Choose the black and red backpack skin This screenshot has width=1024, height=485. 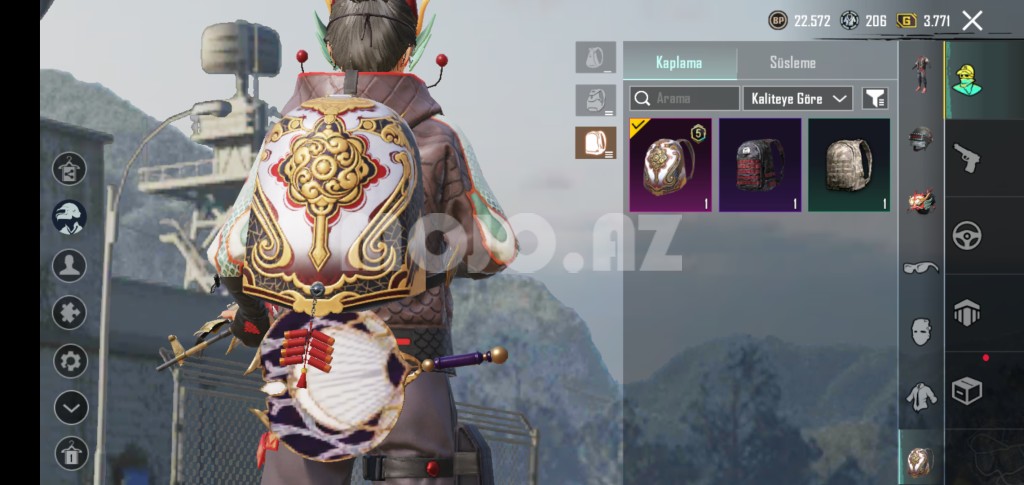point(760,164)
